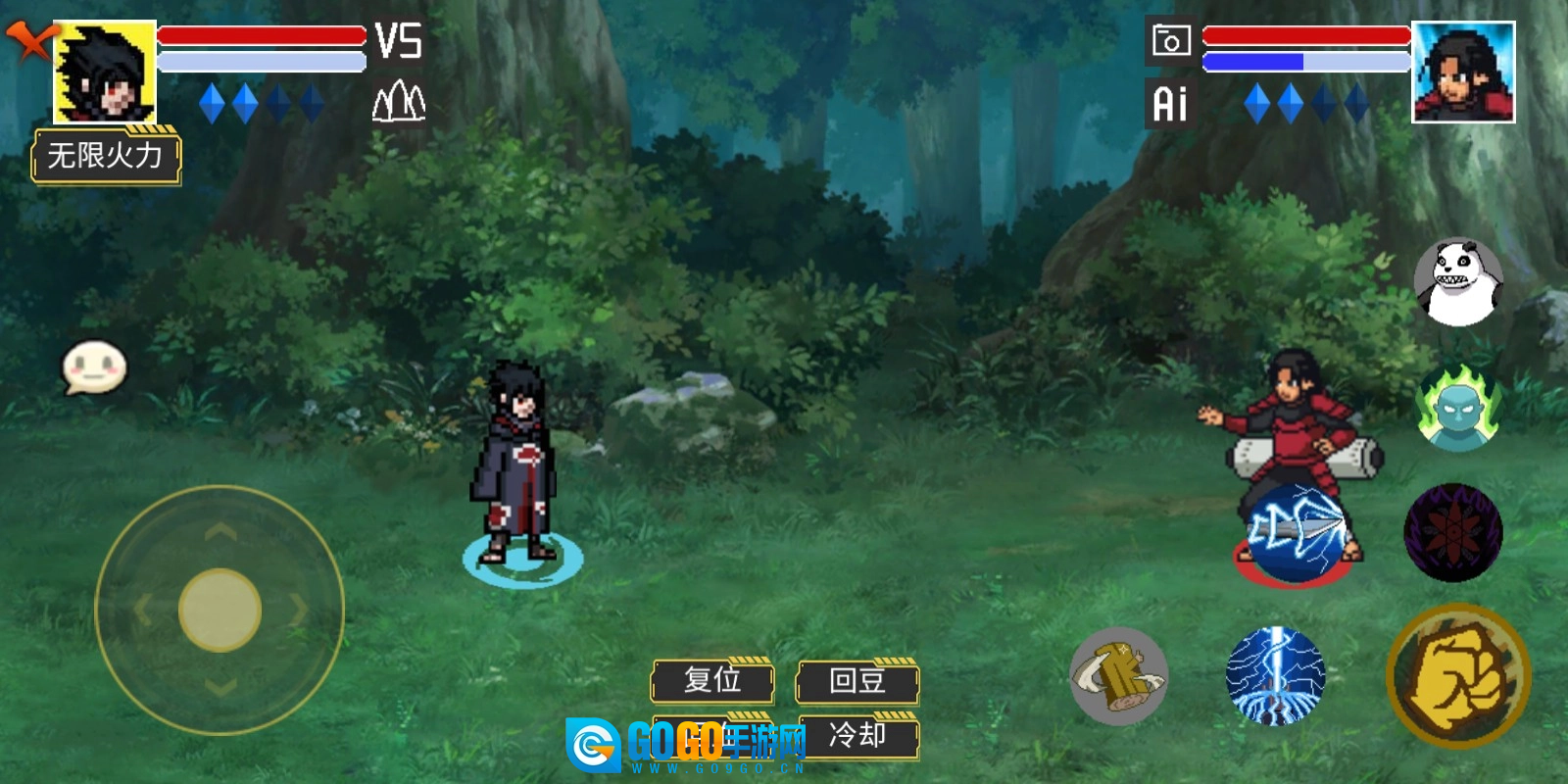Toggle the AI control button
Screen dimensions: 1568x784
tap(1170, 104)
